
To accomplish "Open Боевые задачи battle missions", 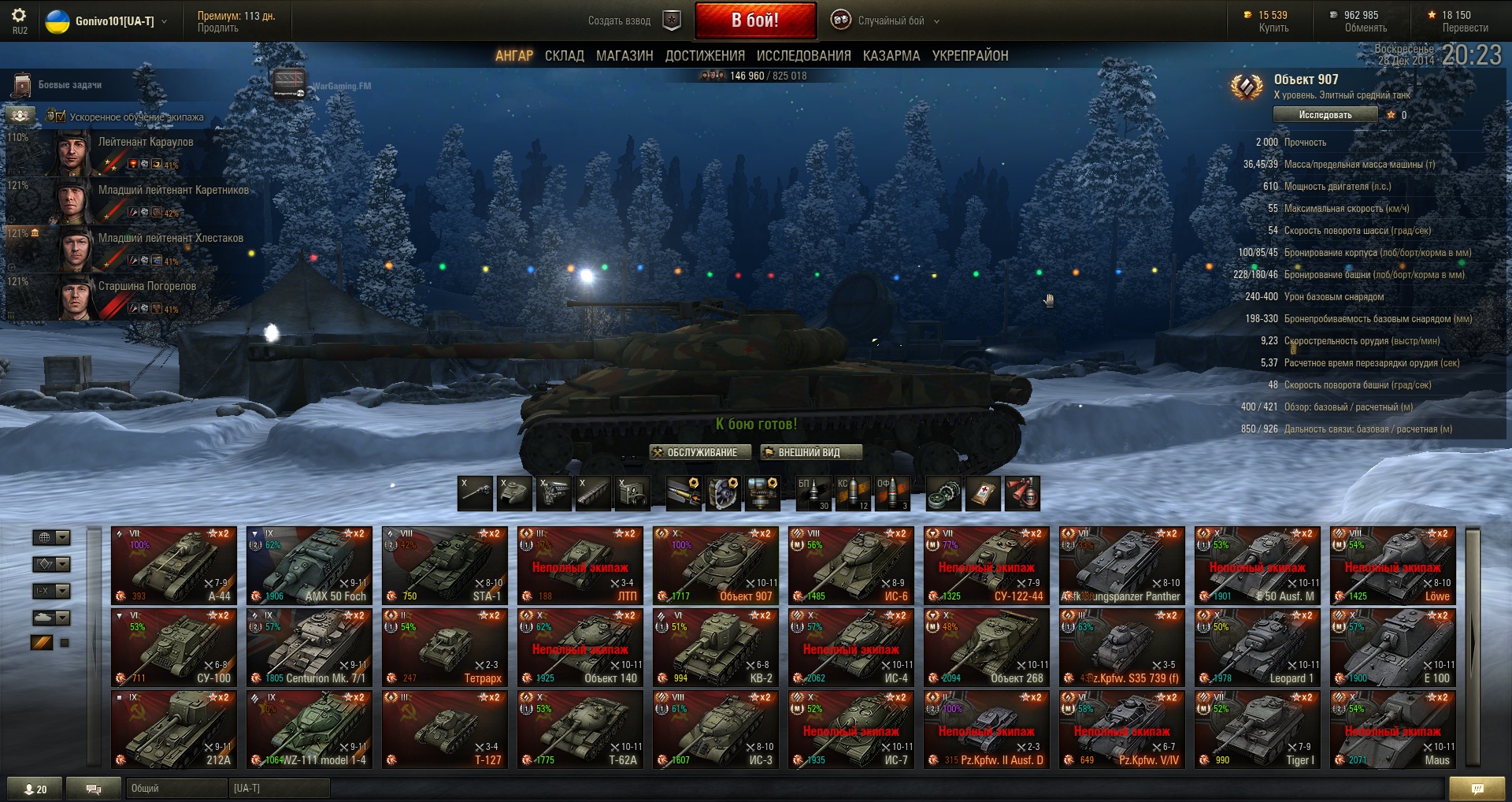I will click(69, 85).
